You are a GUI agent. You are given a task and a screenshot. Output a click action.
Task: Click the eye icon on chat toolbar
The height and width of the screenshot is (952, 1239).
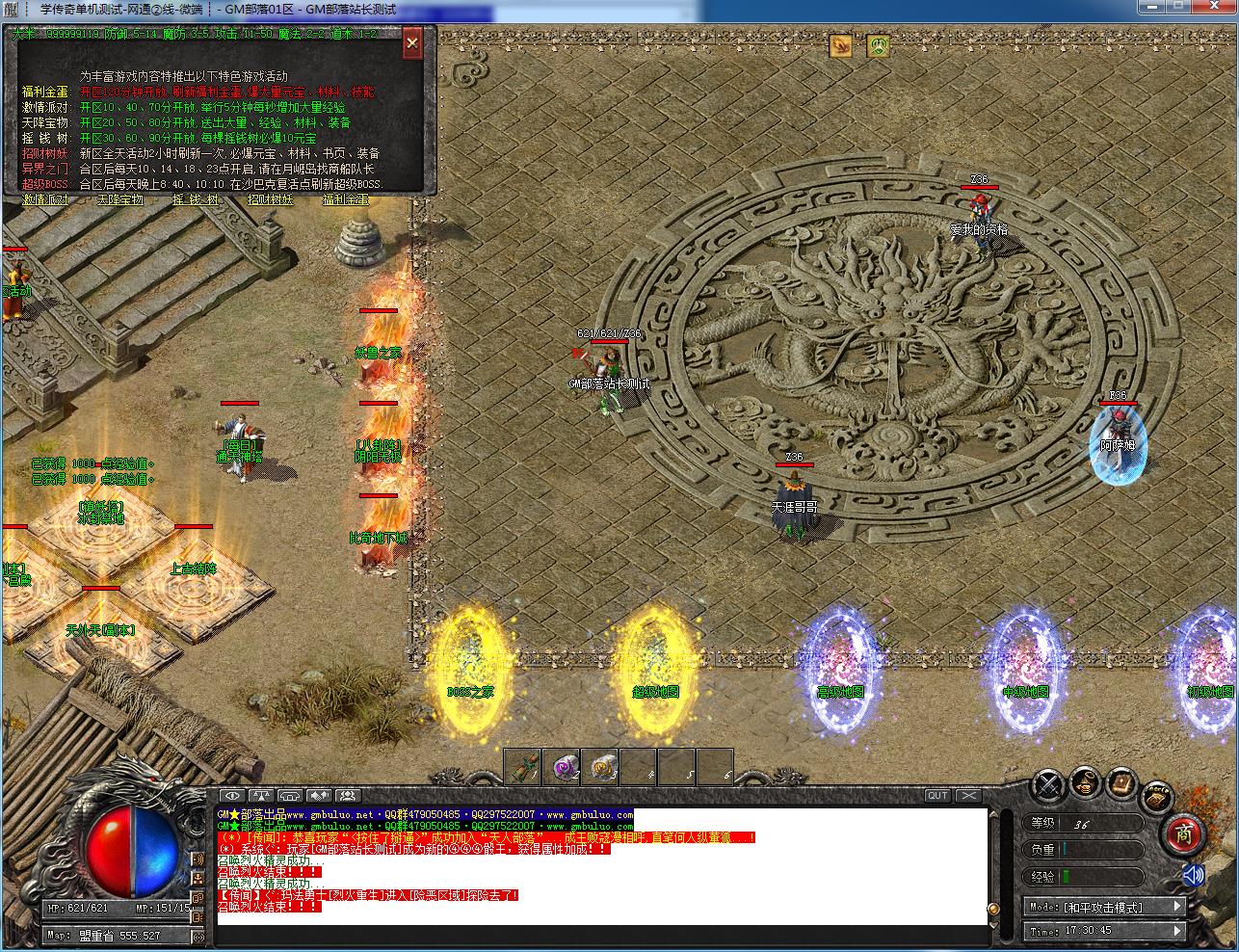coord(231,795)
